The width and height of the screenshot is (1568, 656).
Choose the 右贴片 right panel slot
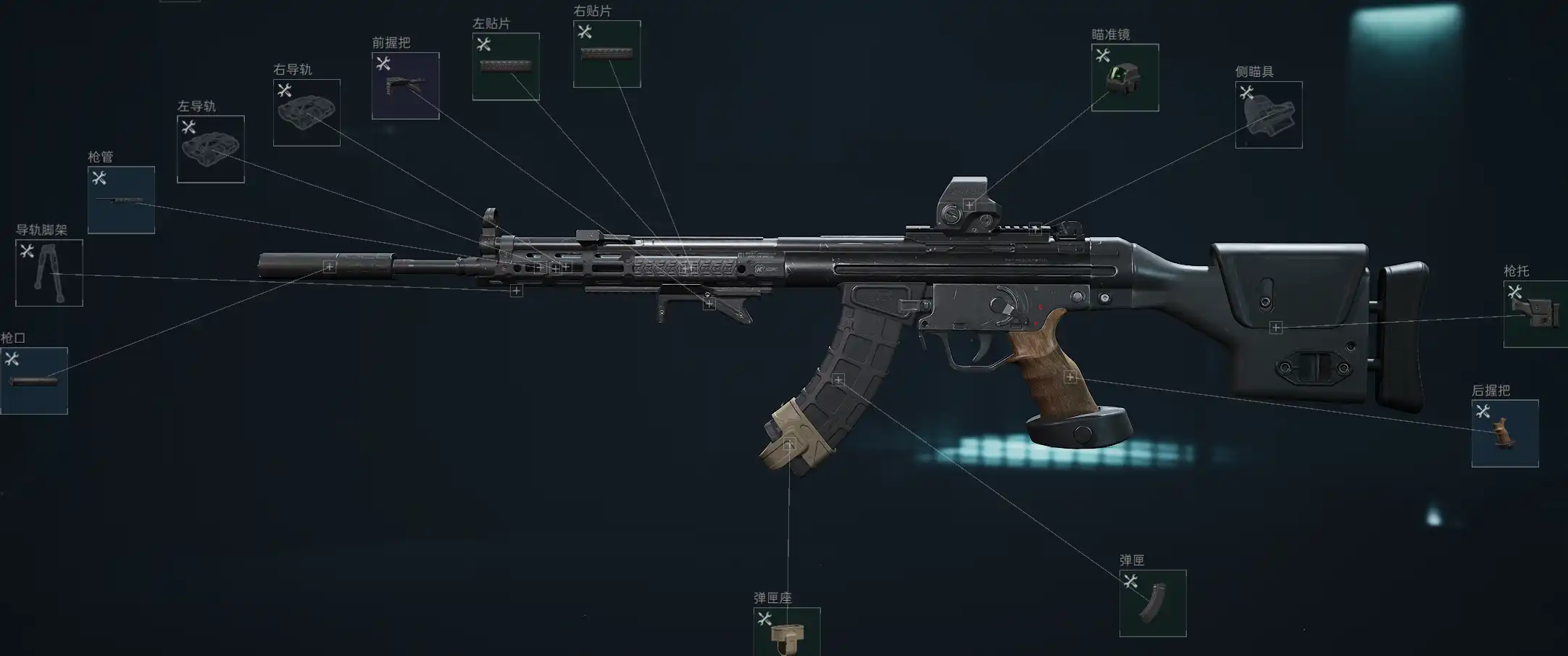[x=606, y=54]
